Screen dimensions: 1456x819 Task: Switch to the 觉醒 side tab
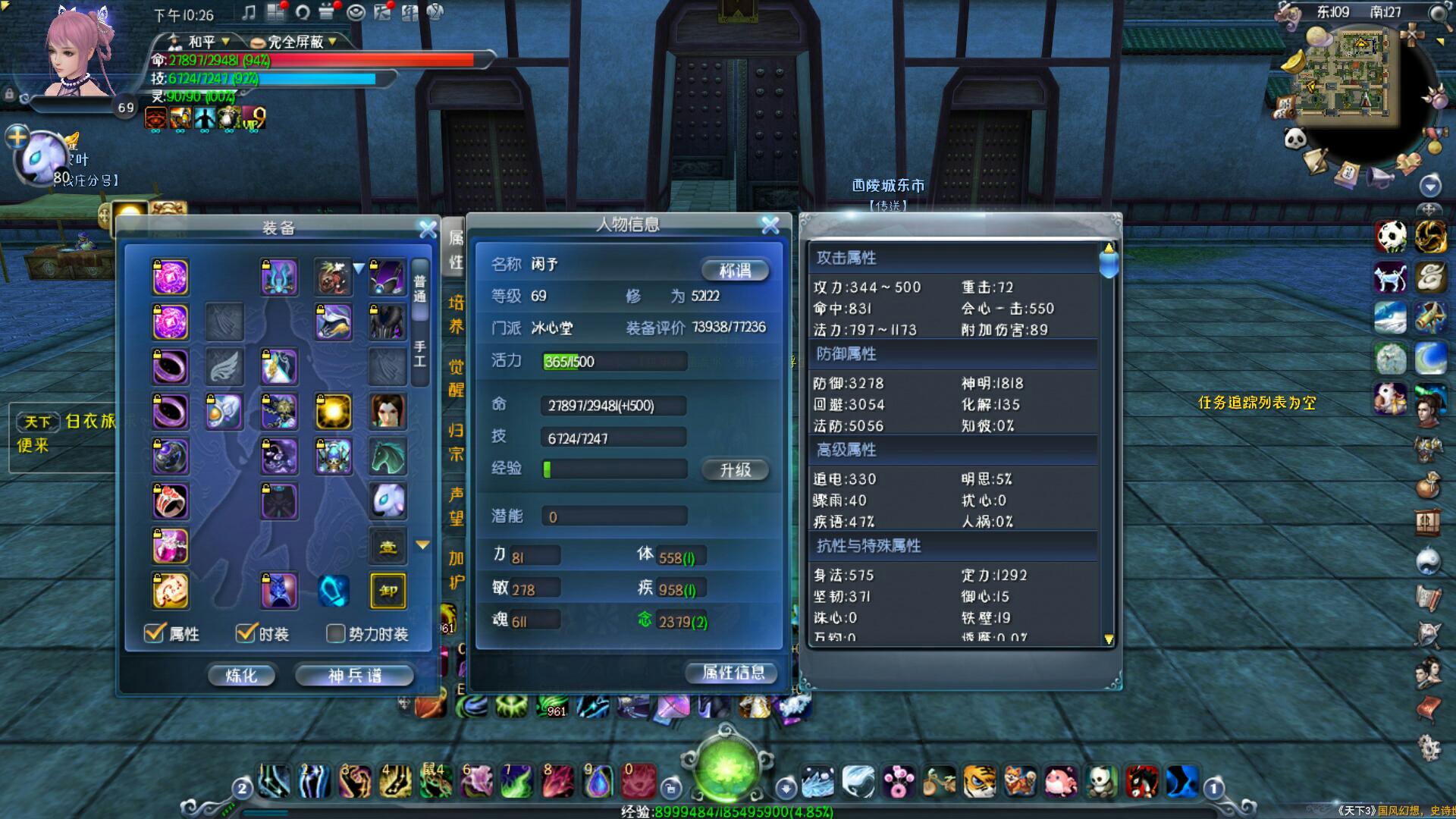(456, 378)
